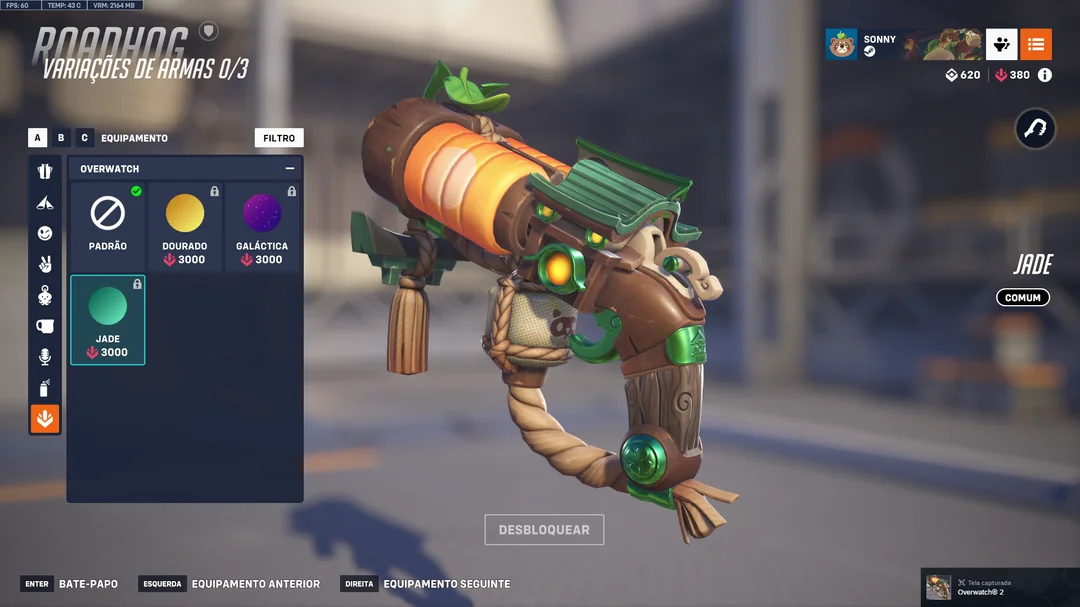The width and height of the screenshot is (1080, 607).
Task: Choose the Dourado gold weapon variant
Action: [185, 226]
